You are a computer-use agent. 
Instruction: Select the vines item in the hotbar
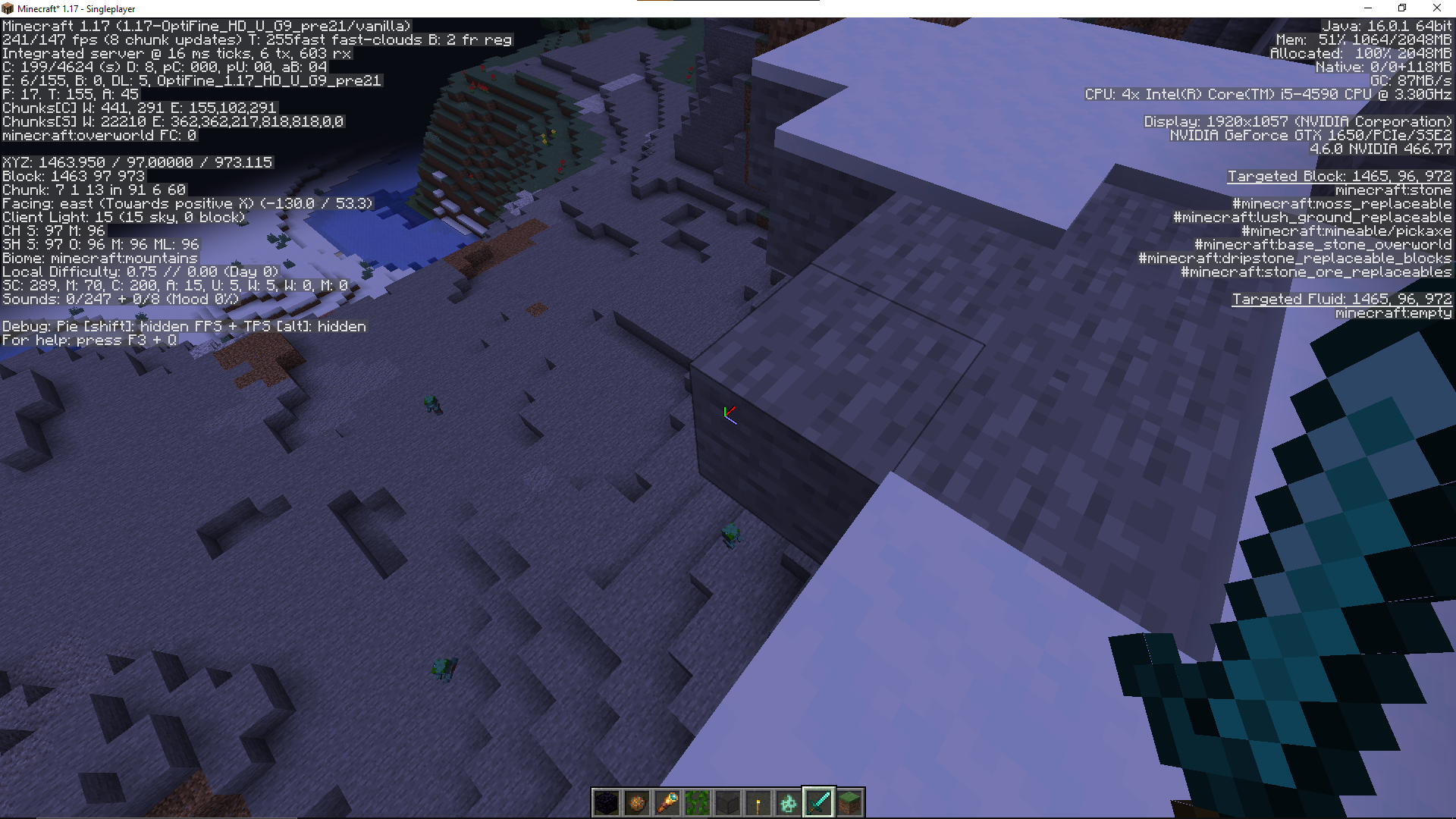click(x=697, y=802)
